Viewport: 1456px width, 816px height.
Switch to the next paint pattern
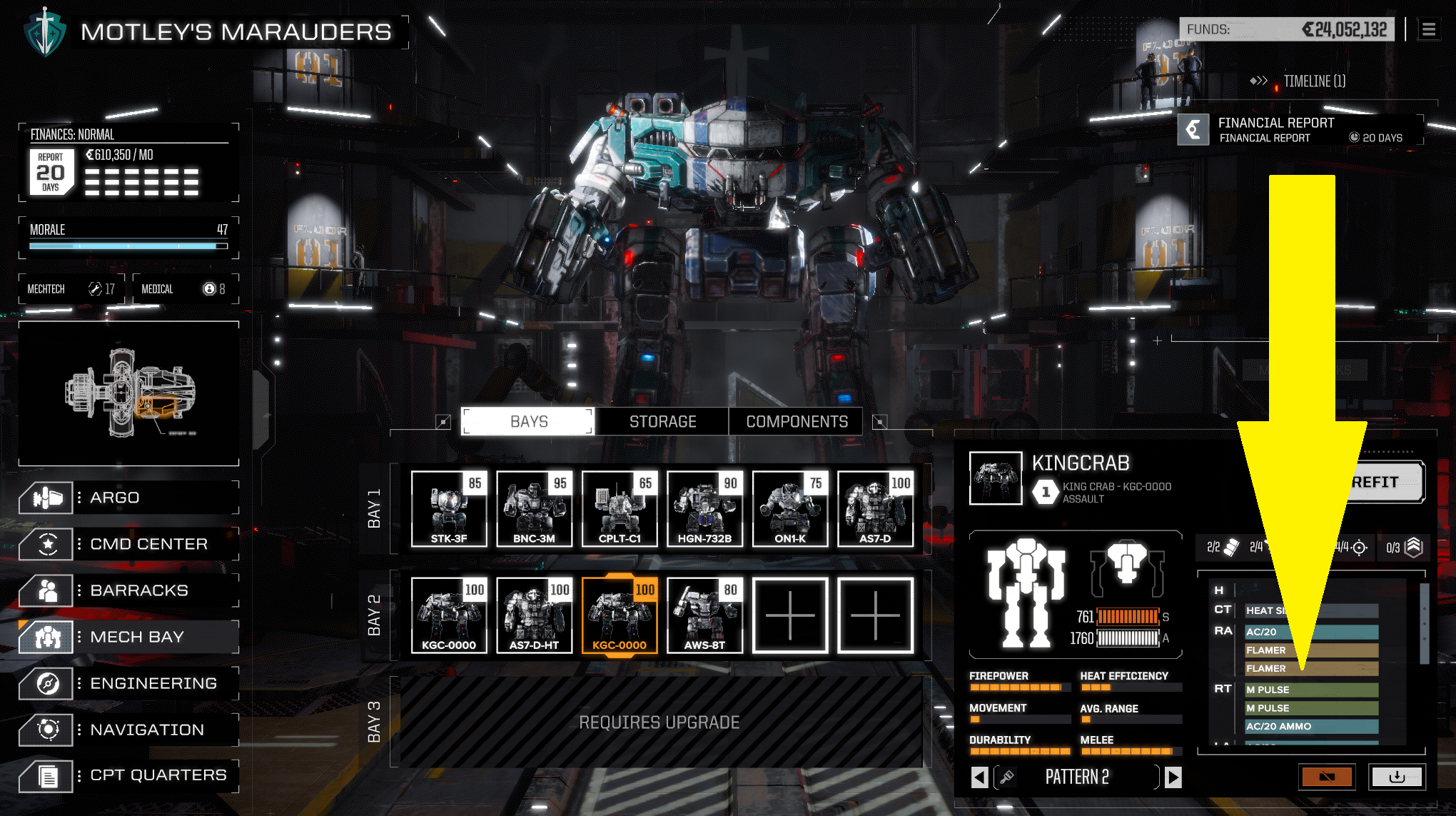(x=1173, y=777)
